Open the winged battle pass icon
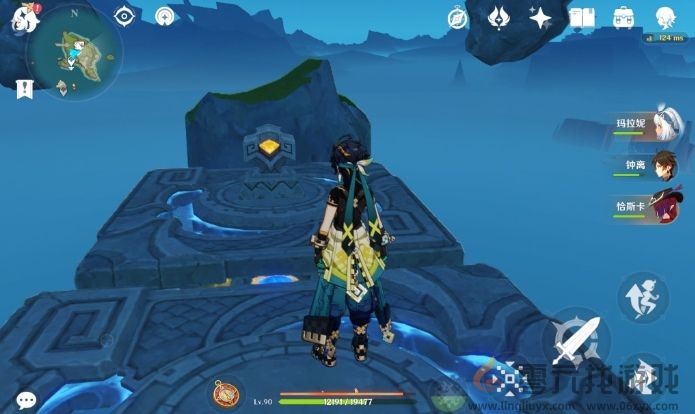The width and height of the screenshot is (695, 414). pos(499,17)
